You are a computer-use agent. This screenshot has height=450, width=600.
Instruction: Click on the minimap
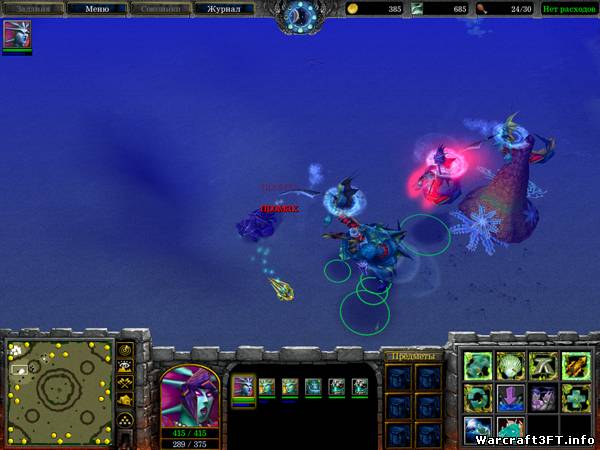pos(59,390)
